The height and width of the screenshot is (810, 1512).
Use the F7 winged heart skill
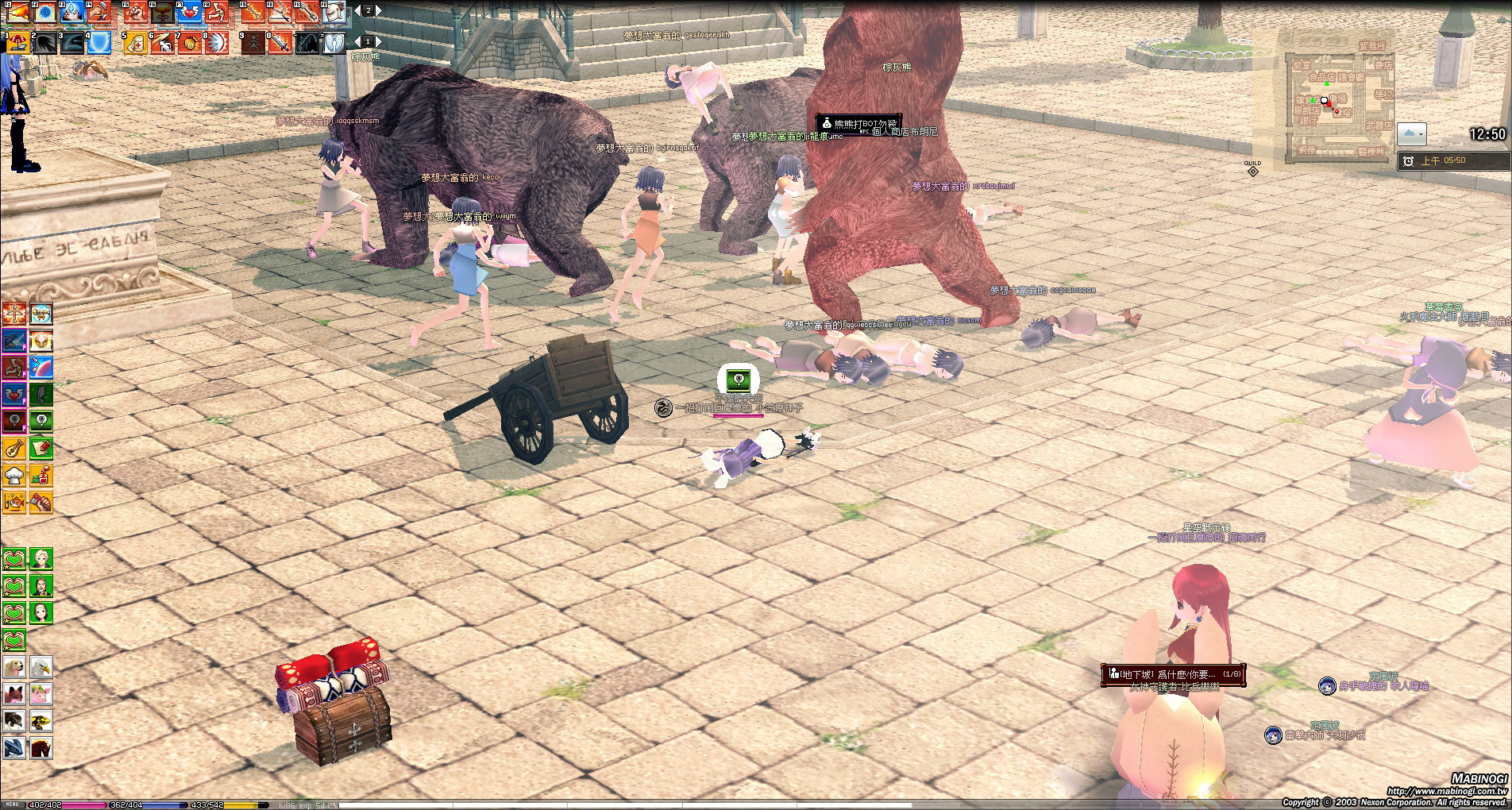(190, 12)
